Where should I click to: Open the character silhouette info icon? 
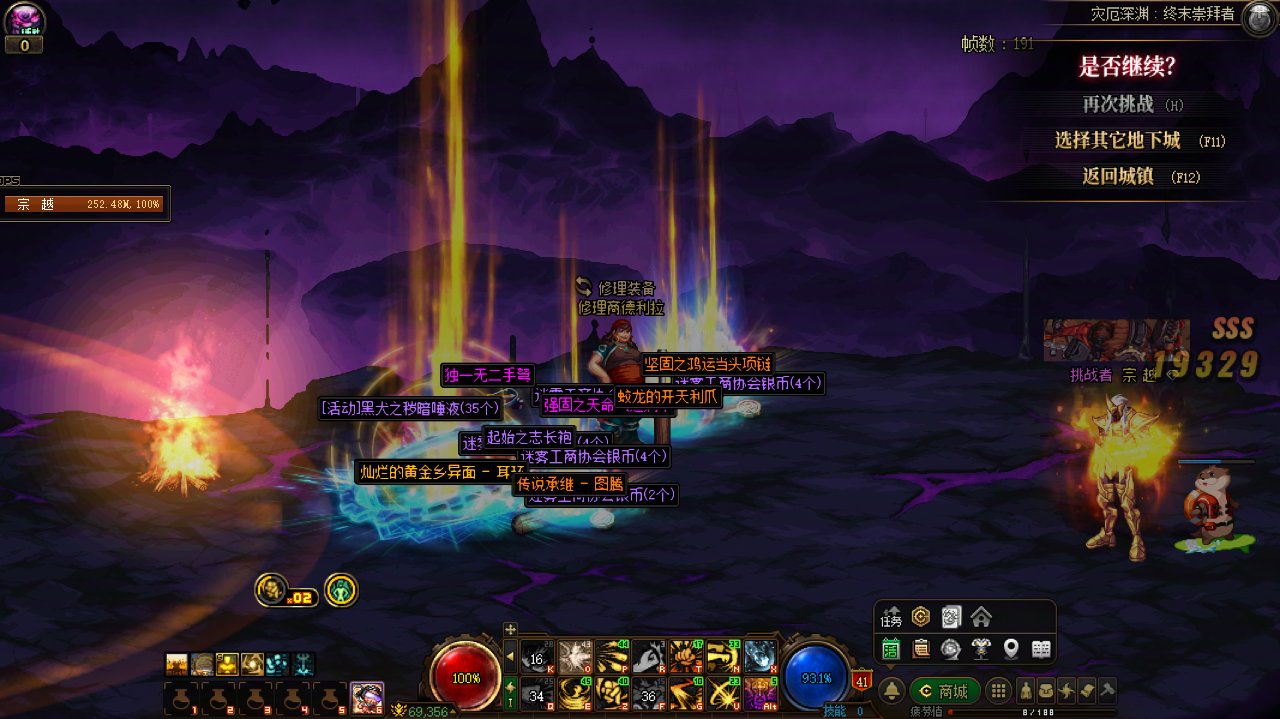(1026, 690)
